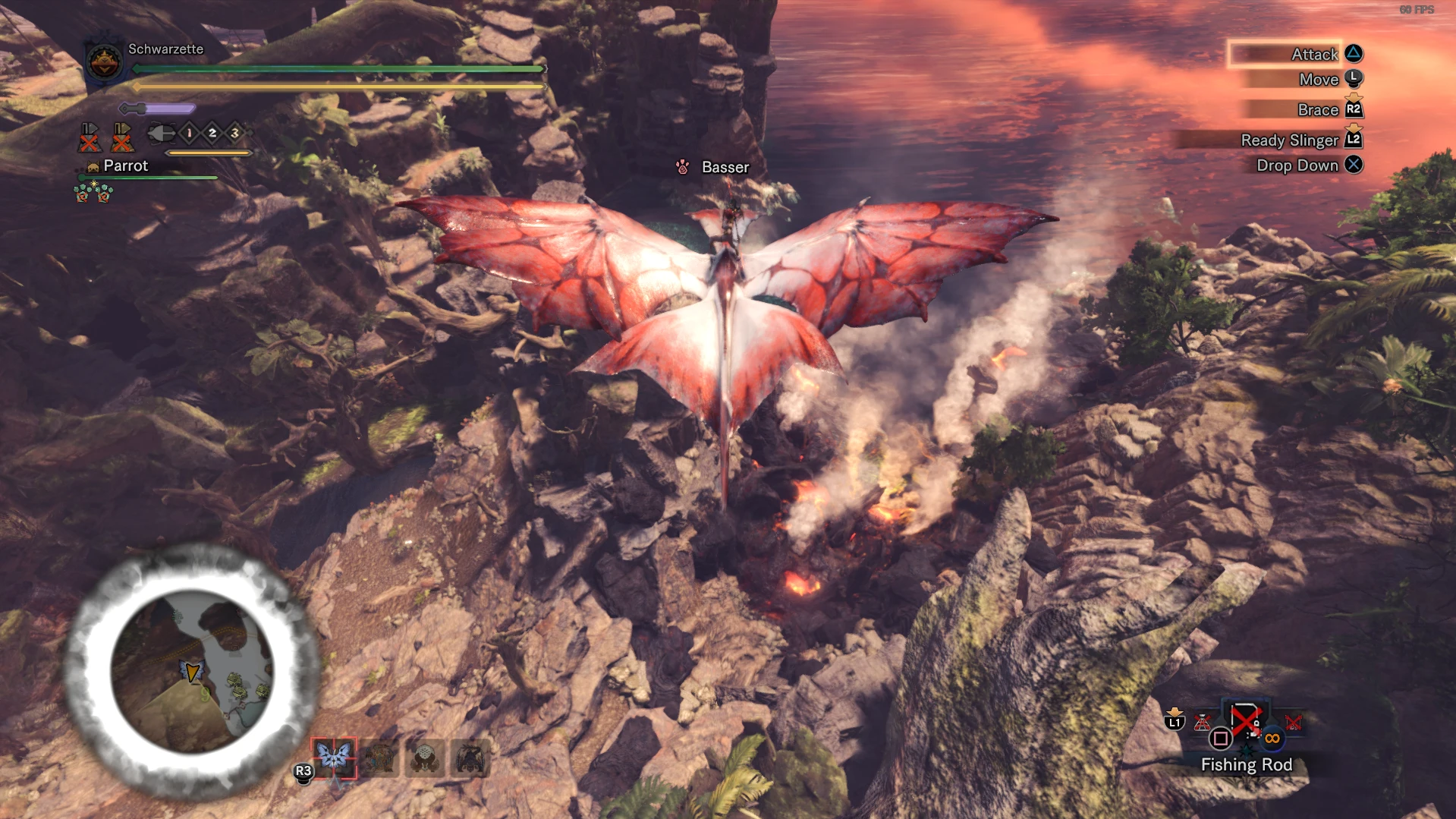Choose the Drop Down command label
Image resolution: width=1456 pixels, height=819 pixels.
[1297, 165]
